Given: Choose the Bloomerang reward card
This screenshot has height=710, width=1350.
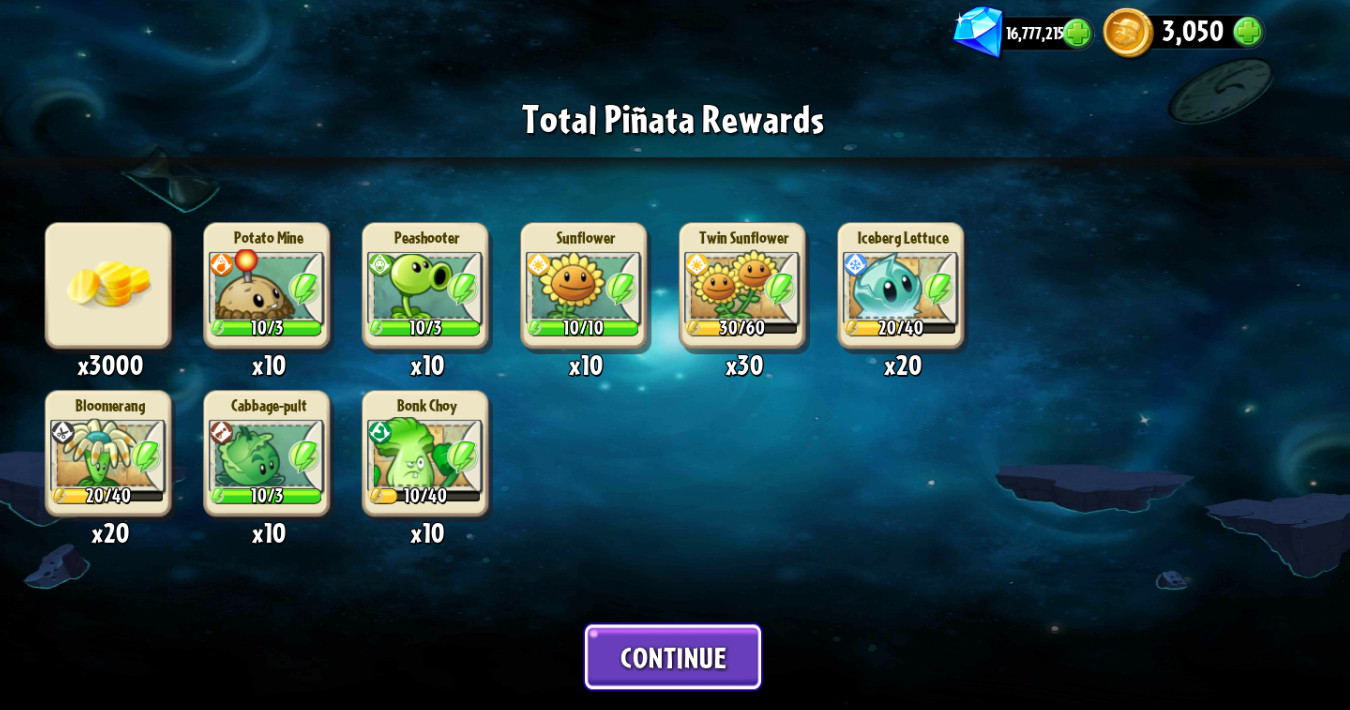Looking at the screenshot, I should [108, 453].
